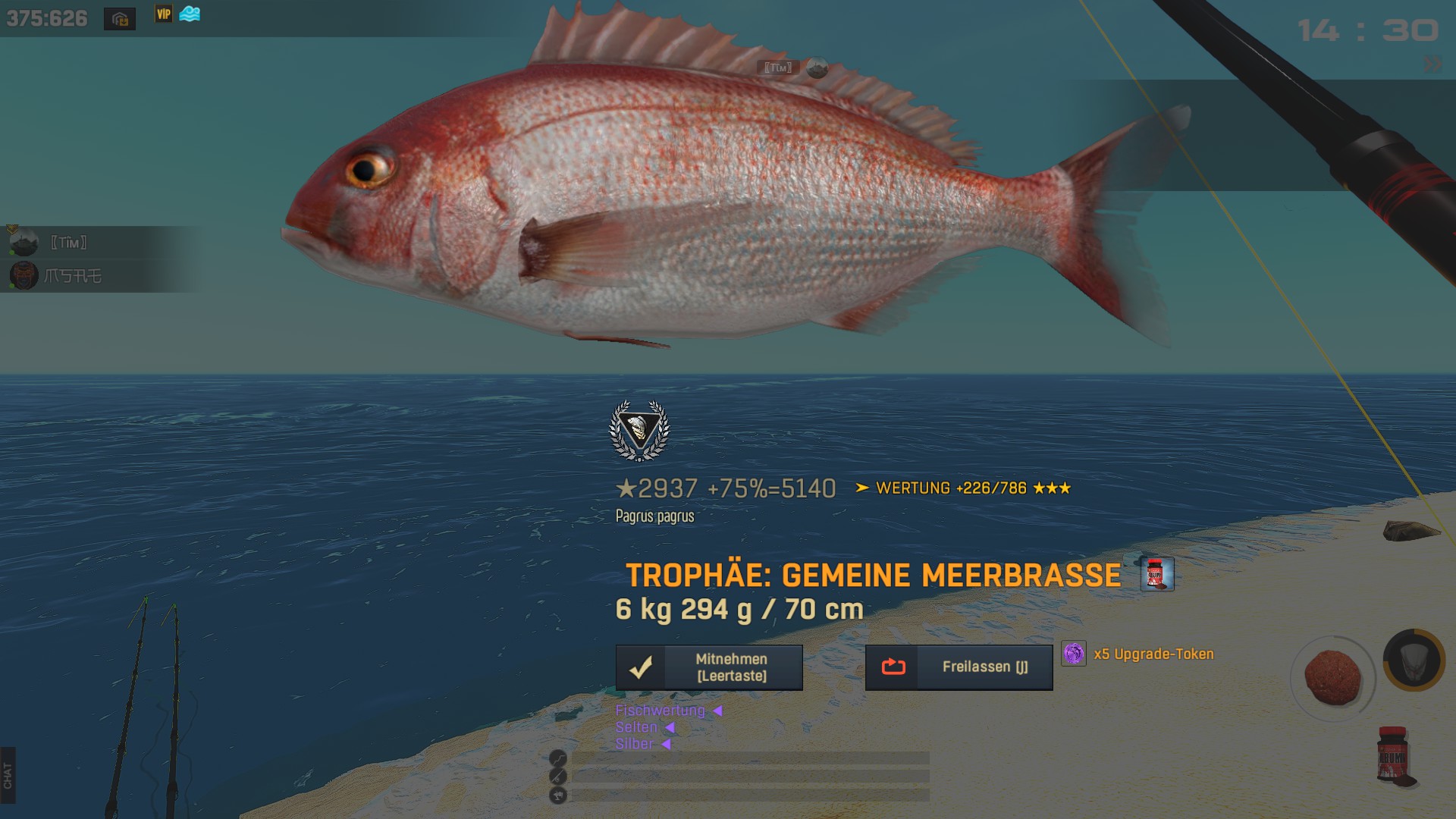Click the blue waves icon beside VIP
The height and width of the screenshot is (819, 1456).
point(190,14)
